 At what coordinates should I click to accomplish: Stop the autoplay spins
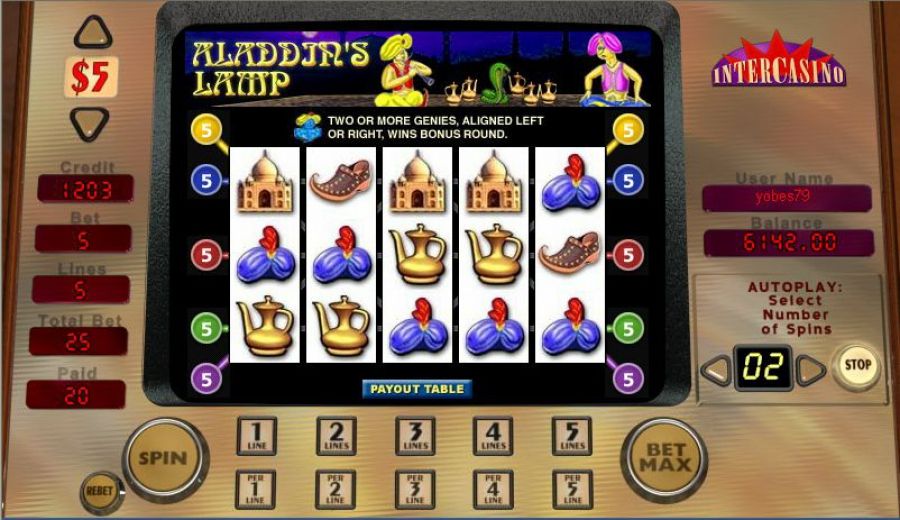pos(857,366)
